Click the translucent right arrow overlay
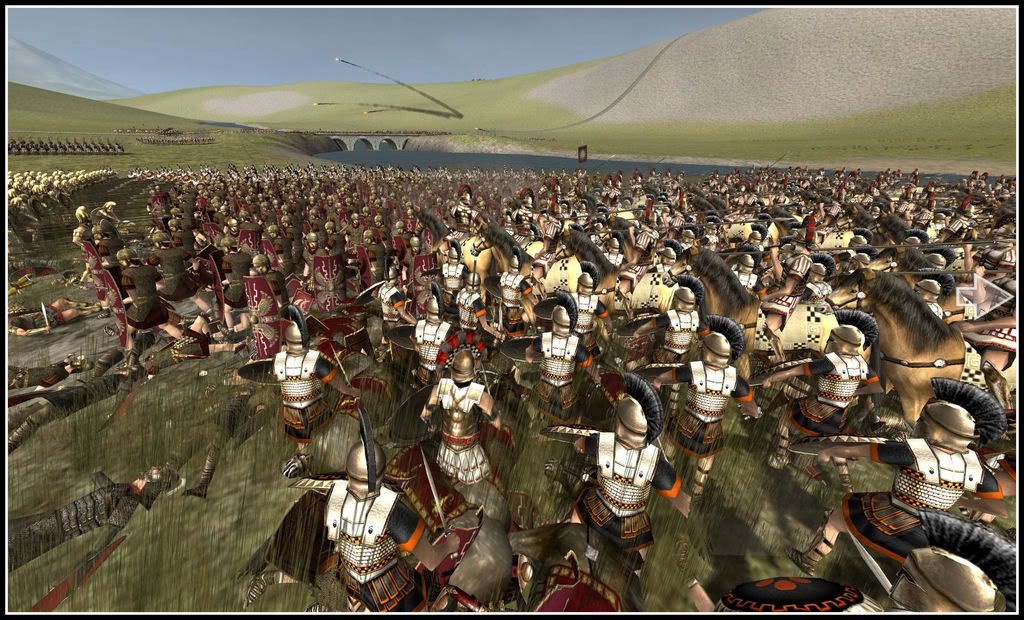The width and height of the screenshot is (1024, 620). click(983, 296)
